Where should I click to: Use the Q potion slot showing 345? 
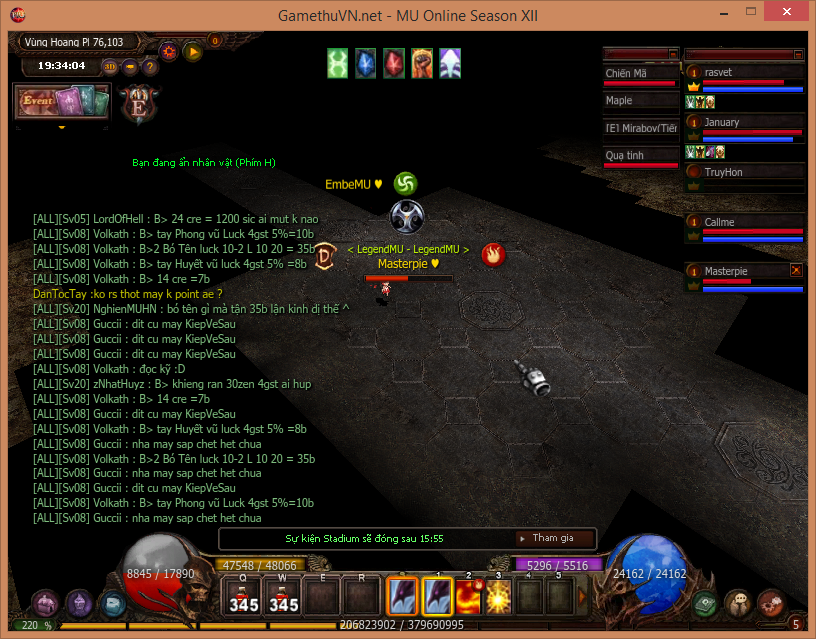[x=244, y=598]
